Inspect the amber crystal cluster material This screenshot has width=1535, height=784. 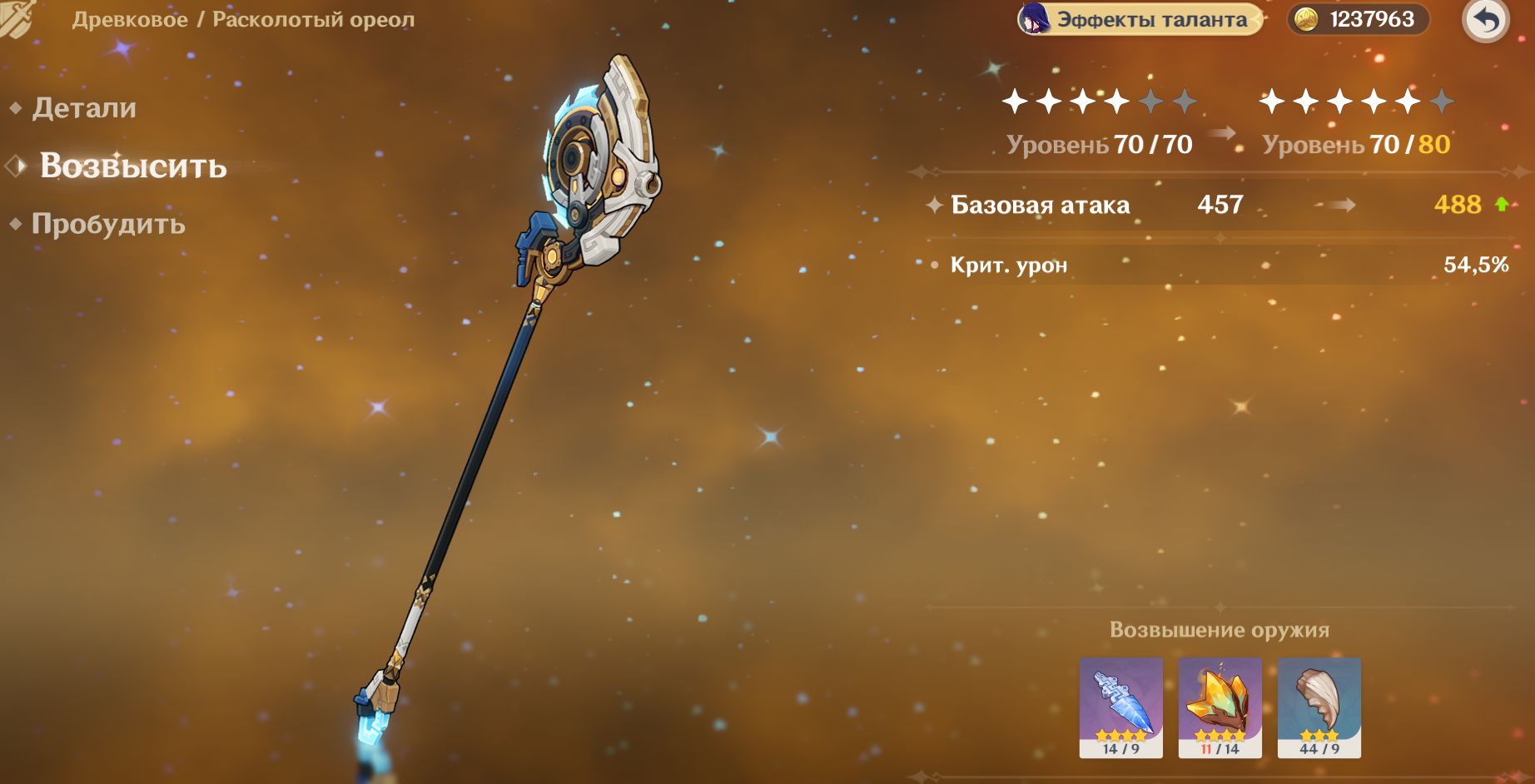coord(1220,707)
